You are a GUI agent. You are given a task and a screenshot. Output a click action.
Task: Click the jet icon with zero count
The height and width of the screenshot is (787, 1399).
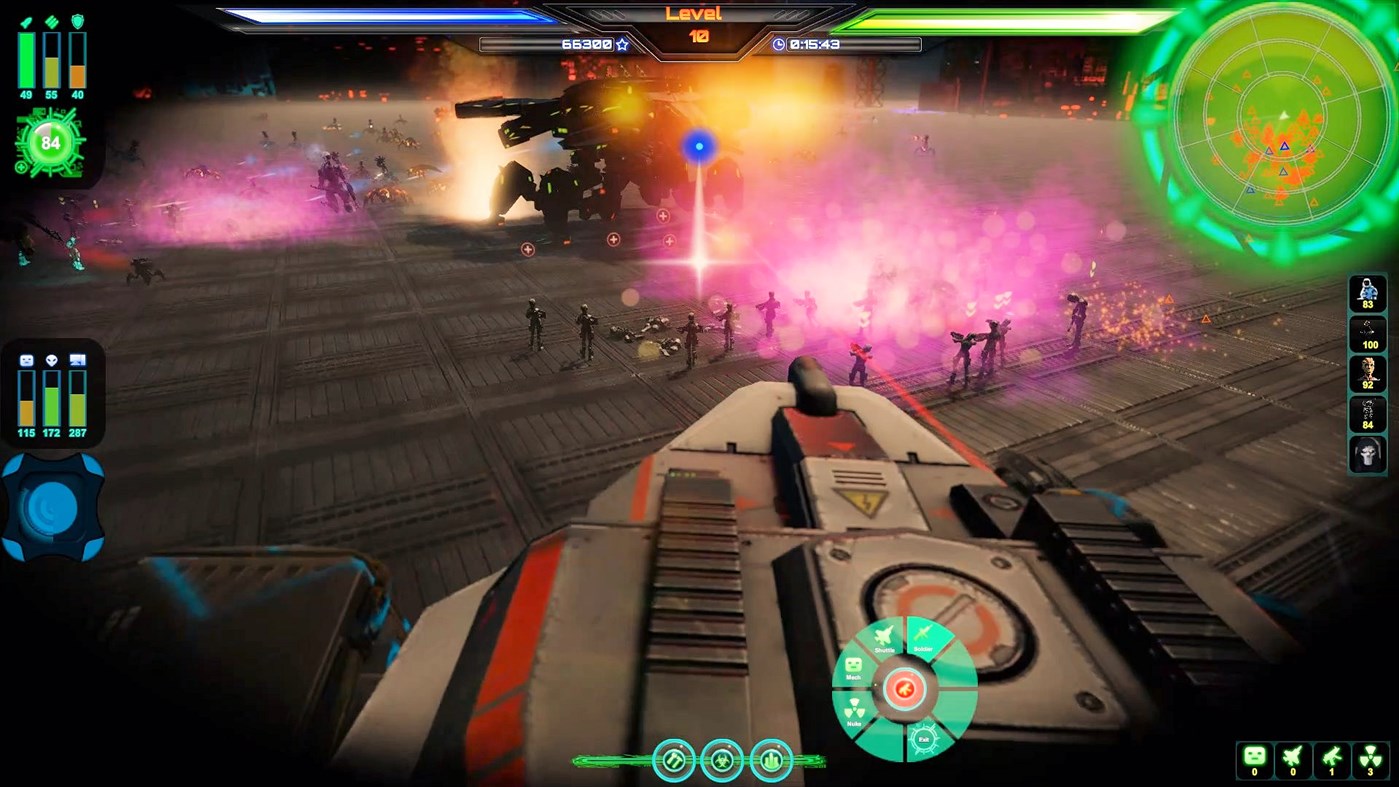[1292, 760]
